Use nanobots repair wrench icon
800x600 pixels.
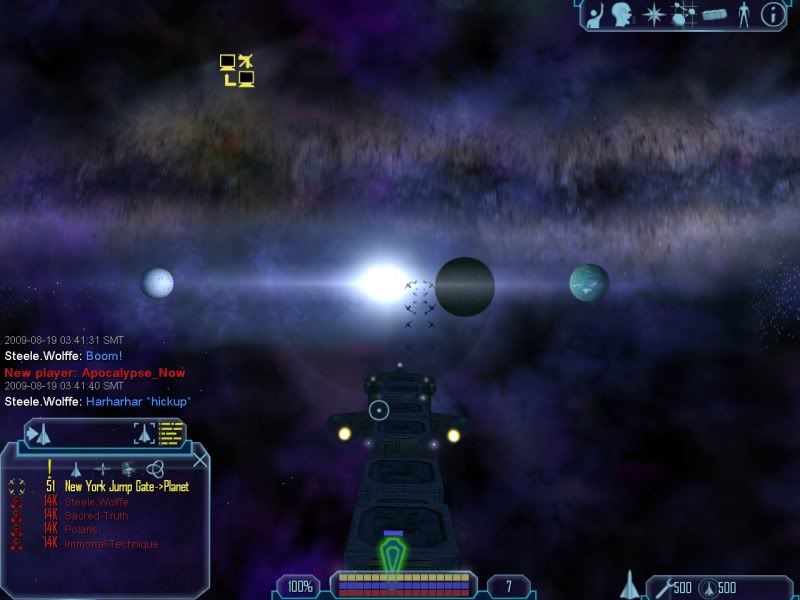coord(661,586)
